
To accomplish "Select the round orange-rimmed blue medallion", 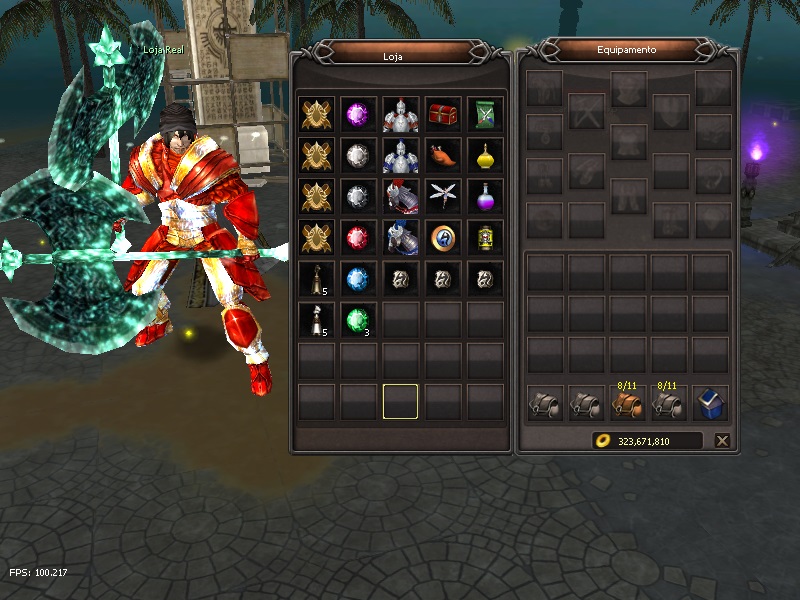I will 442,237.
